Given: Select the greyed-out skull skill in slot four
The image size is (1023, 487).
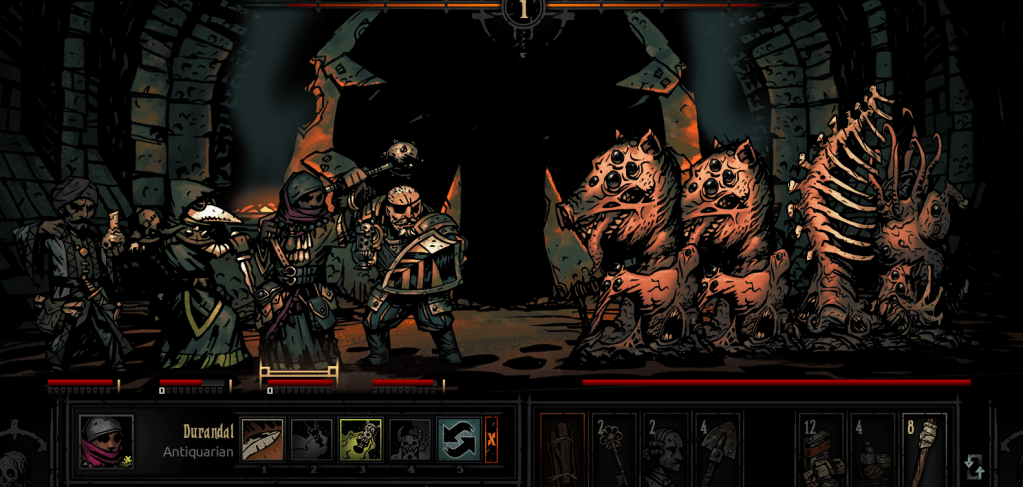Looking at the screenshot, I should click(409, 439).
